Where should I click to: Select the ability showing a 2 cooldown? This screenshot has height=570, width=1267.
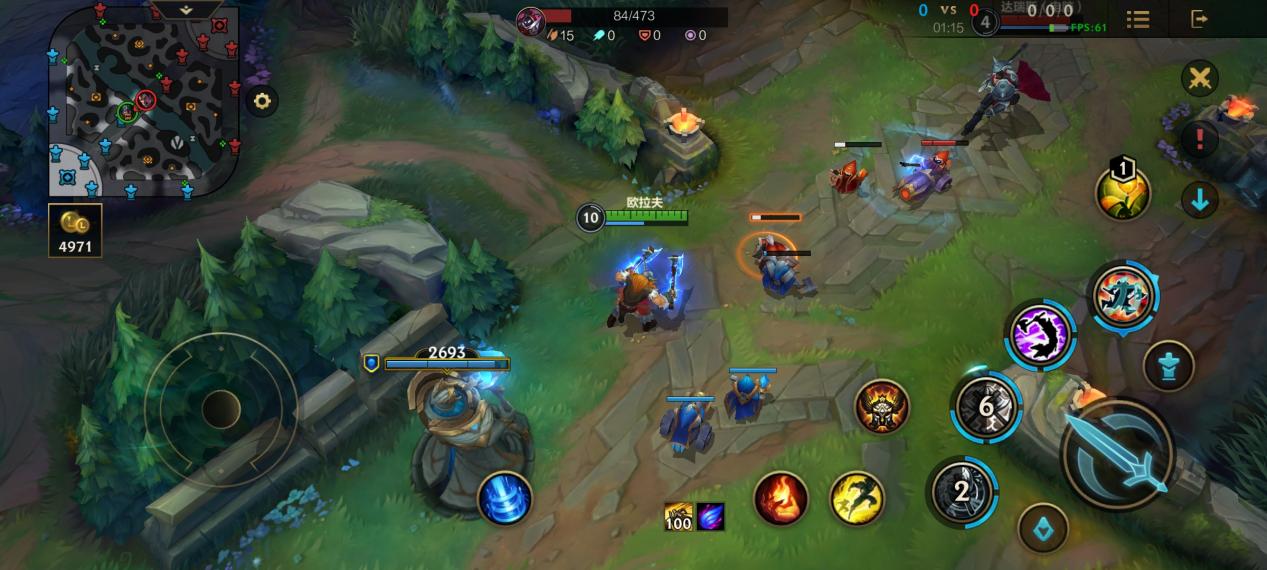[961, 491]
